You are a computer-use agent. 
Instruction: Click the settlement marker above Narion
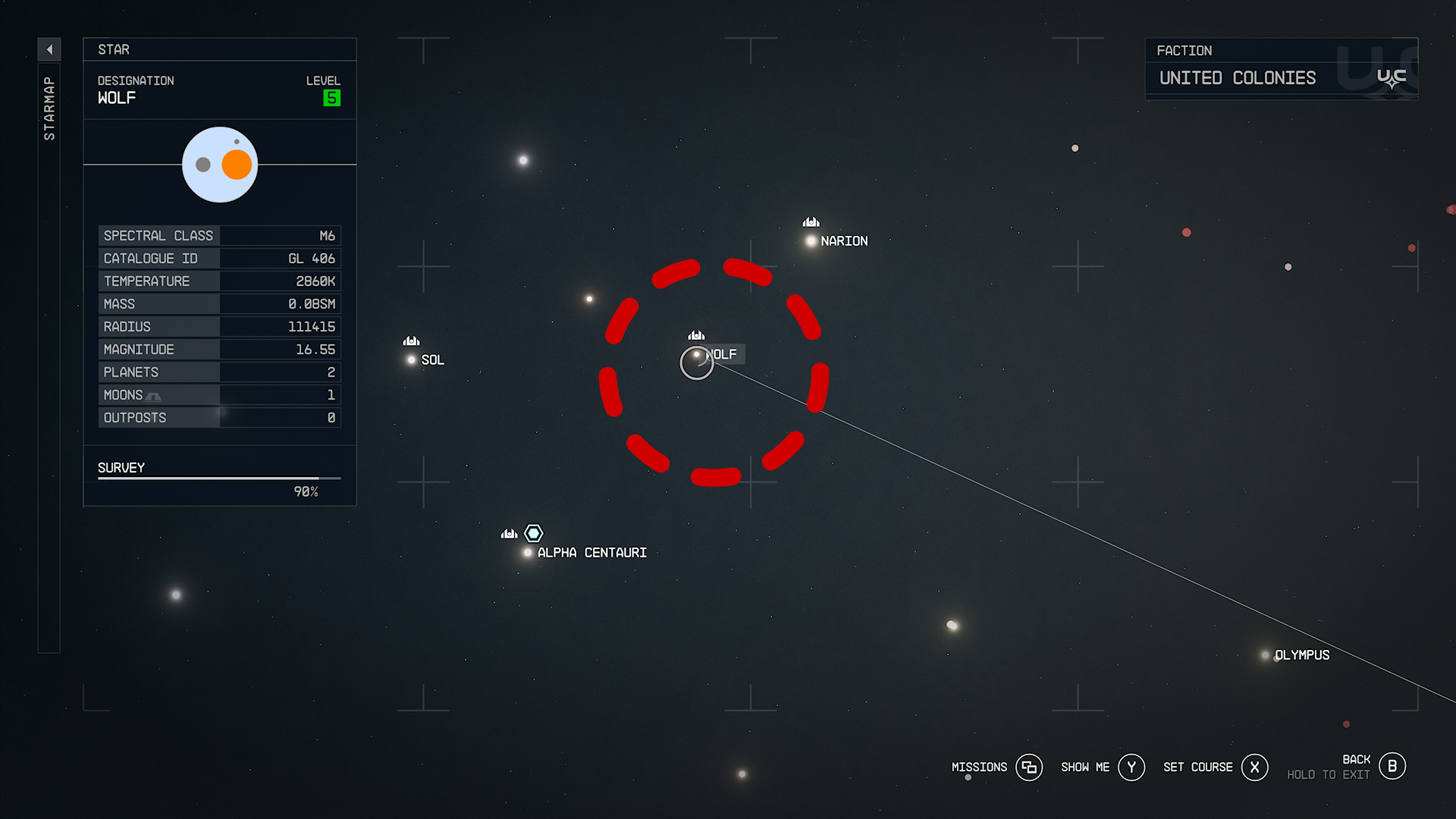click(x=810, y=221)
